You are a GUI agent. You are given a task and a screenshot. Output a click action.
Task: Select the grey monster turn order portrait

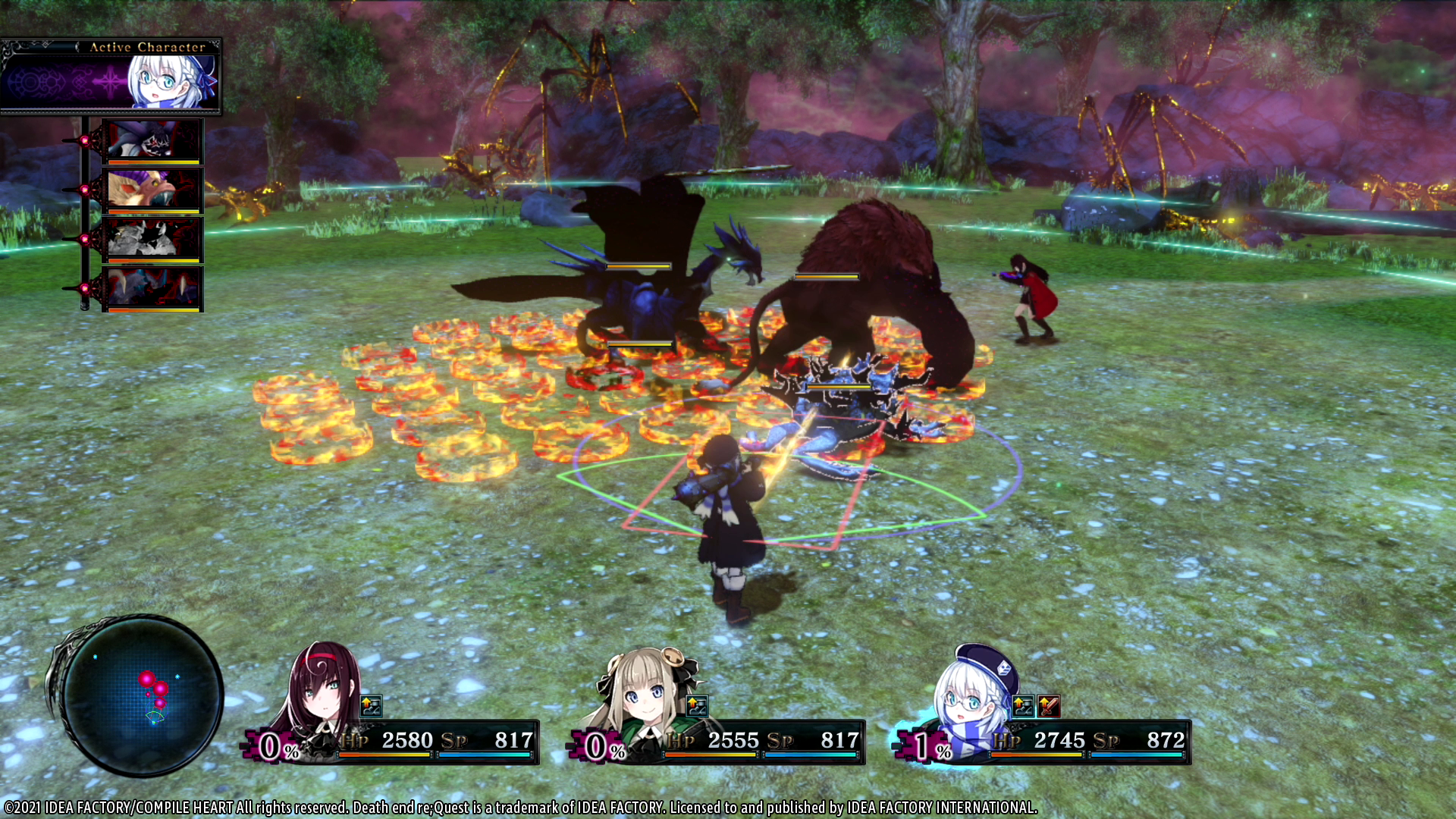pos(152,240)
